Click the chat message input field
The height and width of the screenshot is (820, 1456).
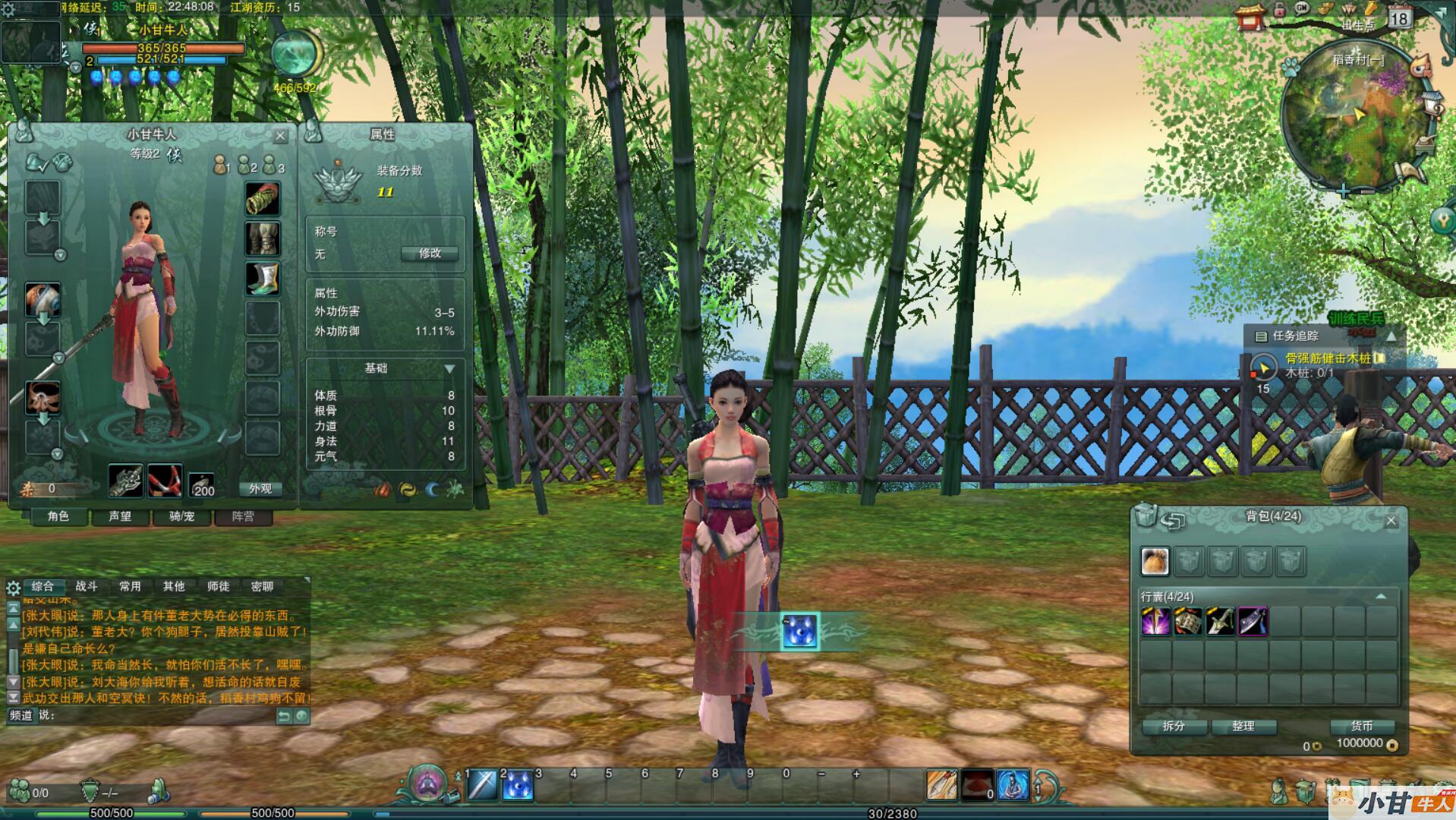[159, 715]
